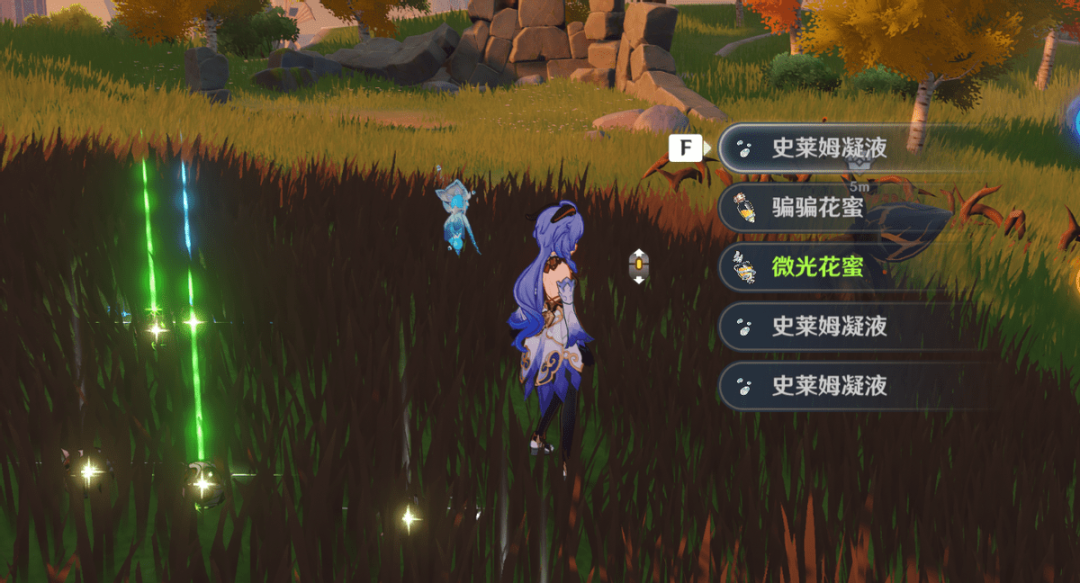1080x583 pixels.
Task: Collect the highlighted 史莱姆凝液 entry
Action: [828, 149]
